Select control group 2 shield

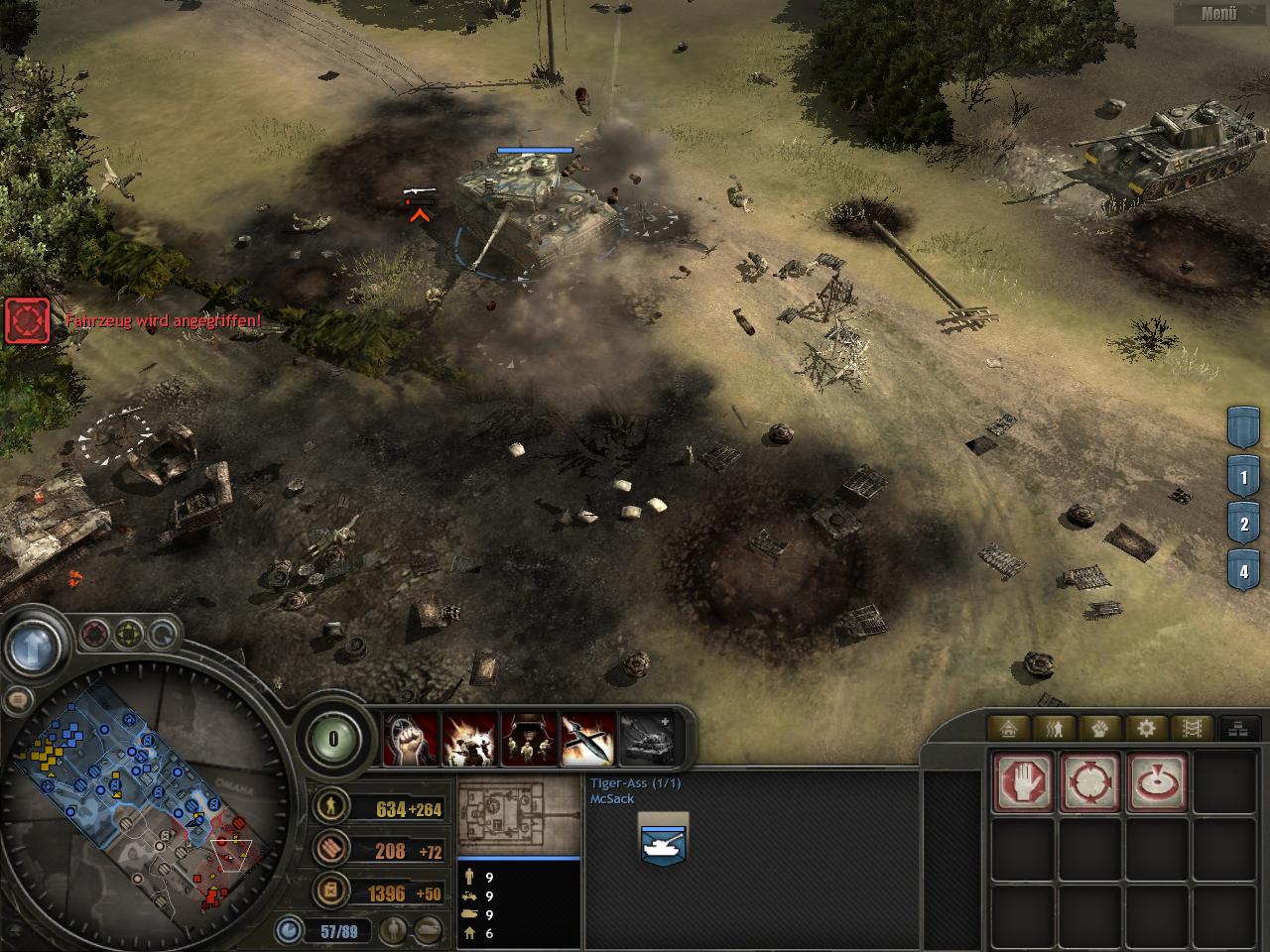[x=1243, y=524]
